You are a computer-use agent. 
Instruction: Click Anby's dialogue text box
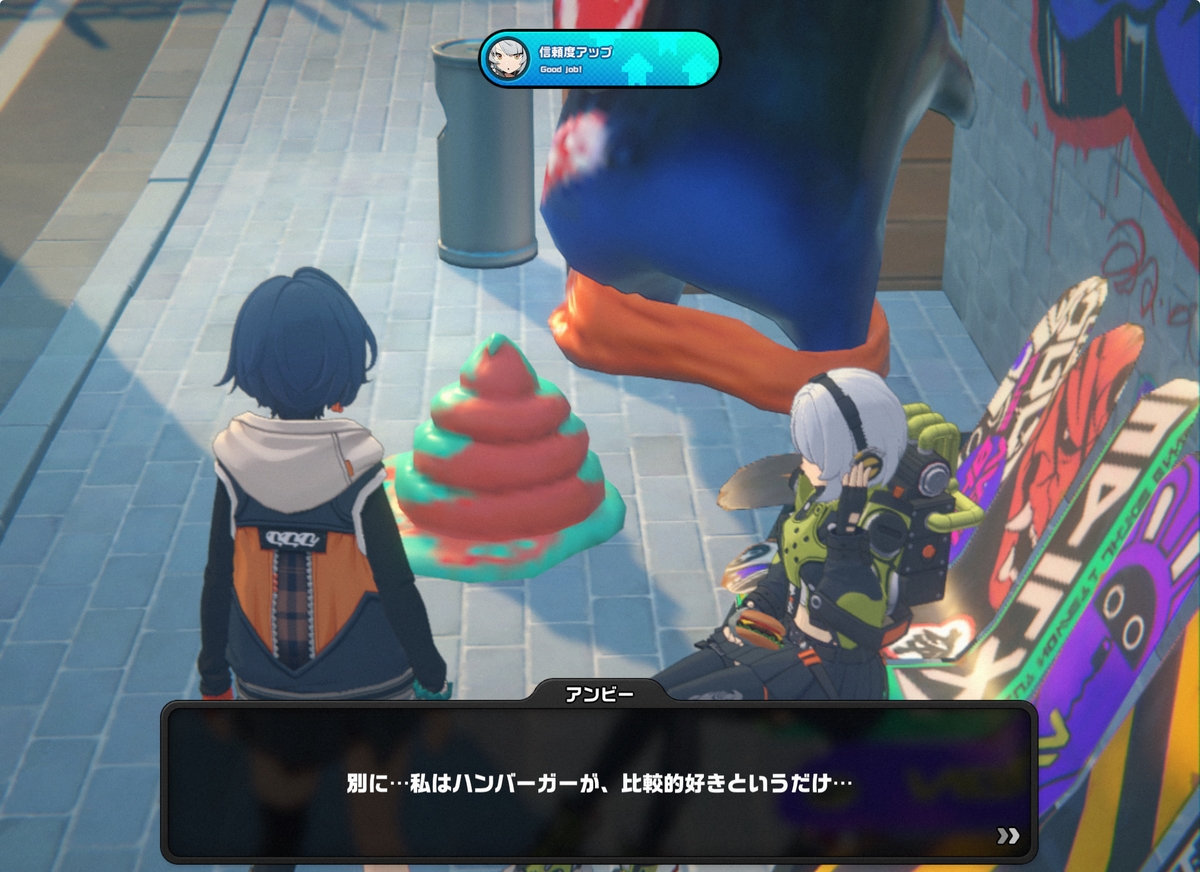(x=598, y=781)
